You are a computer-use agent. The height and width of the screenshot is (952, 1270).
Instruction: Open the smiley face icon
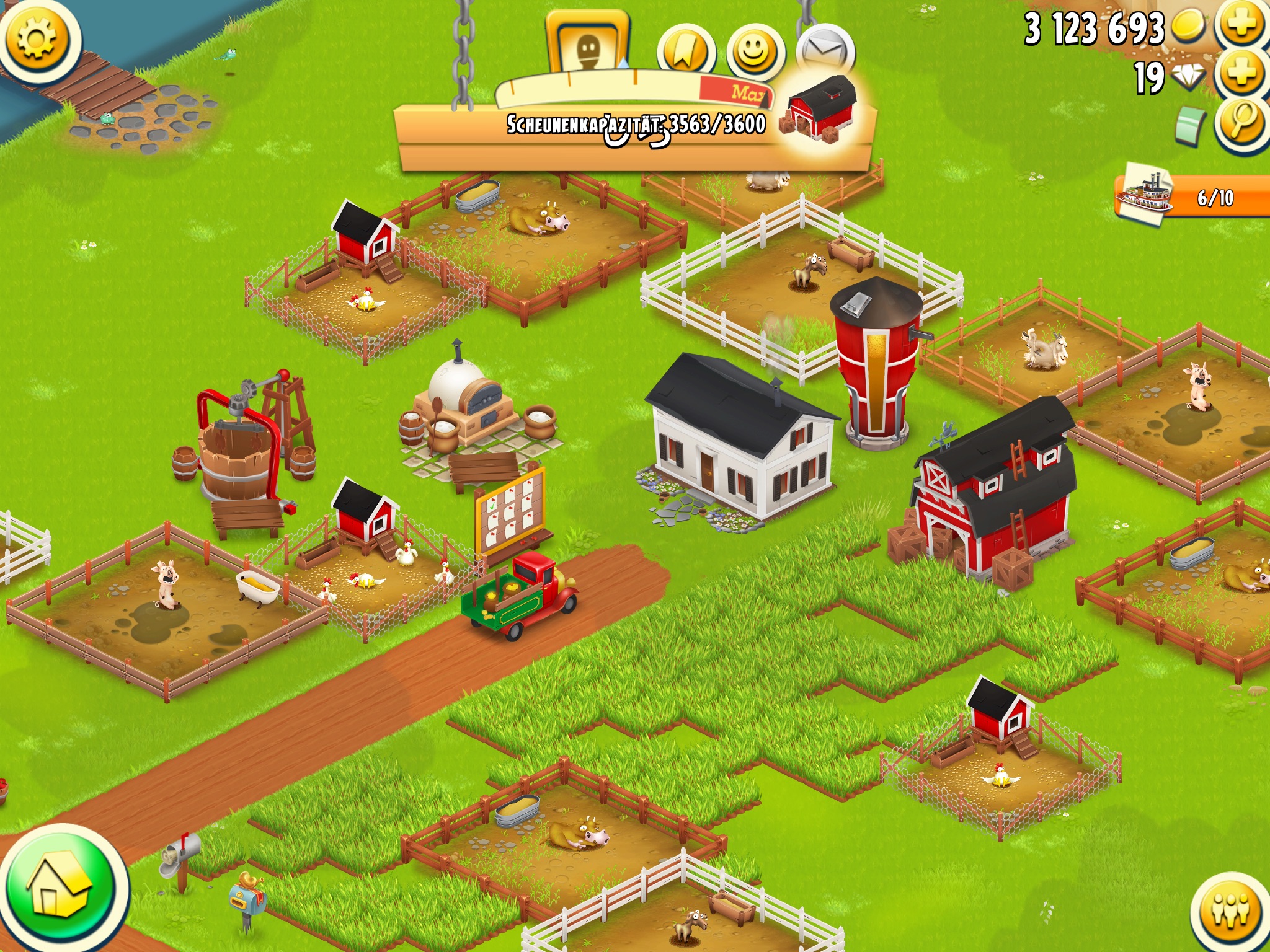[x=754, y=52]
